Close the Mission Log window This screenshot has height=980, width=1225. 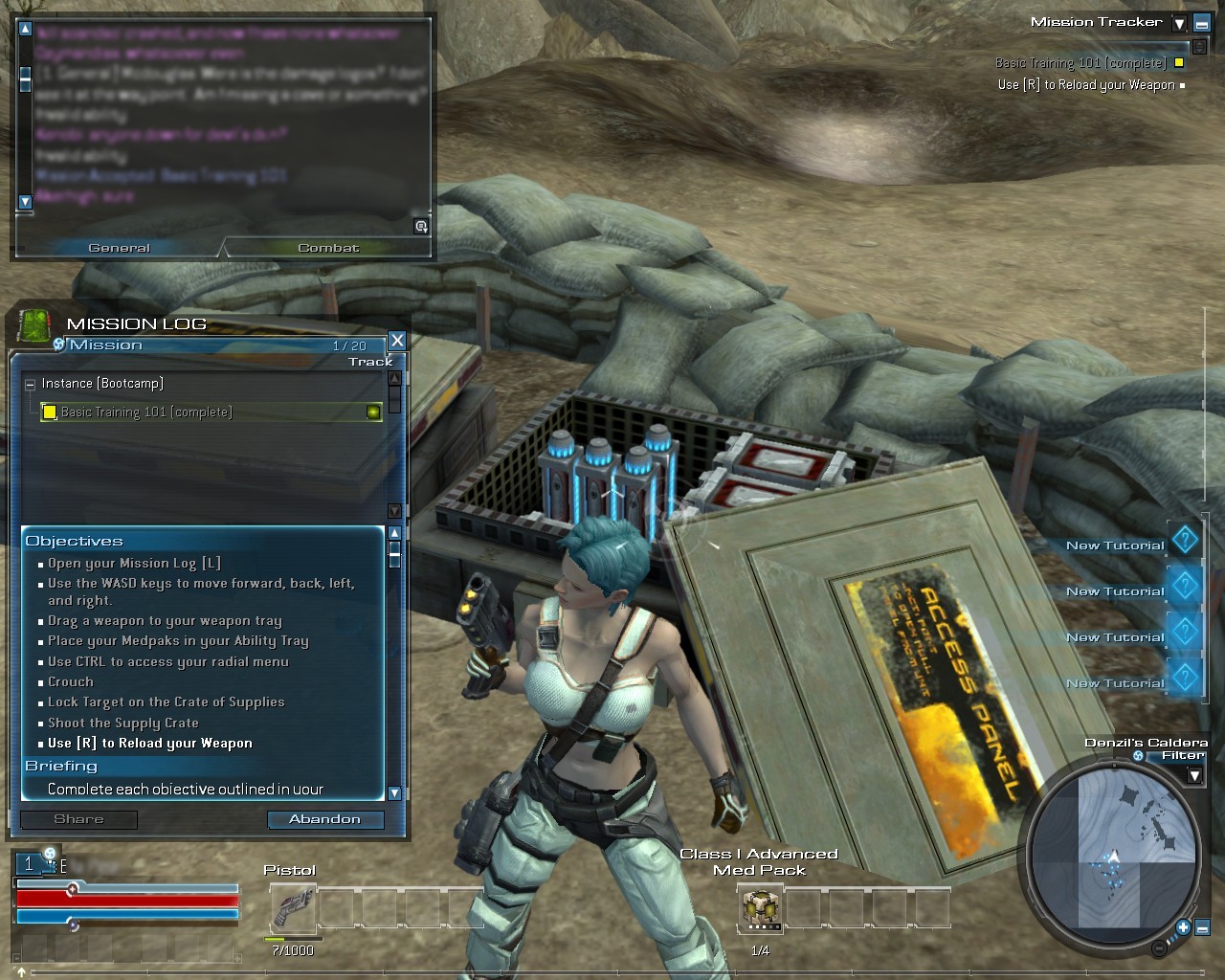397,341
